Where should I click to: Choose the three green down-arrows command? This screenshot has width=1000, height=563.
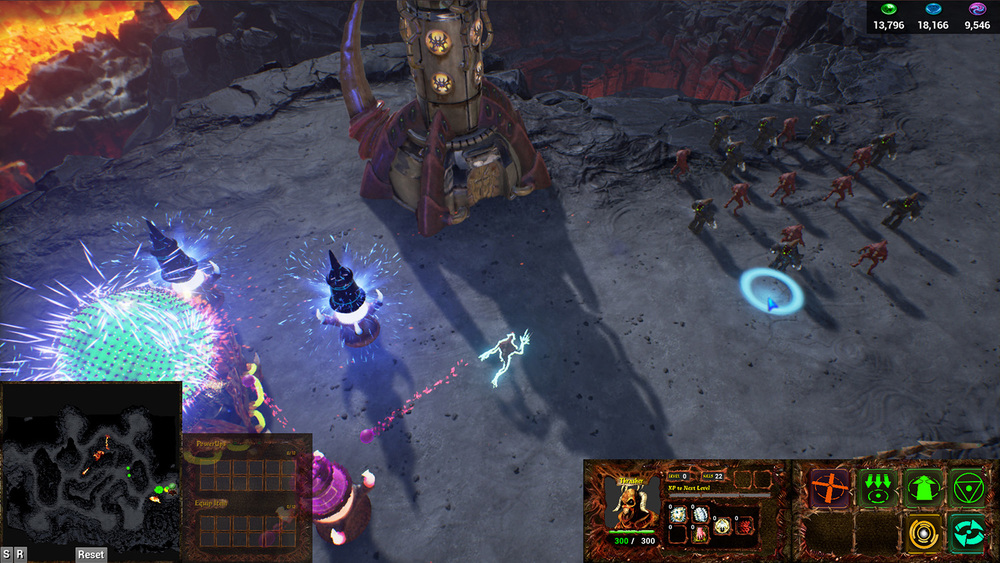click(x=877, y=488)
